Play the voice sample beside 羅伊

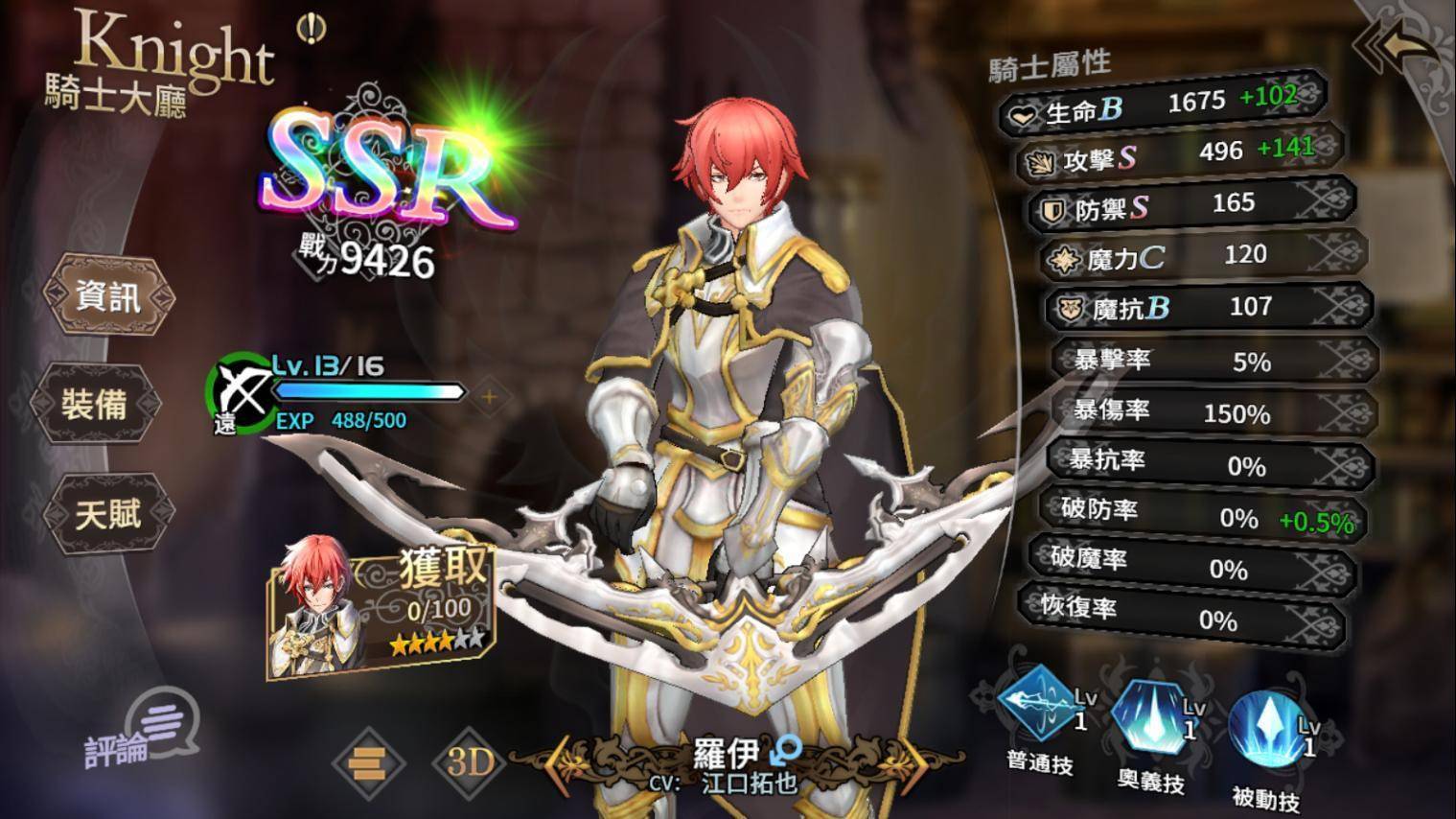(788, 748)
